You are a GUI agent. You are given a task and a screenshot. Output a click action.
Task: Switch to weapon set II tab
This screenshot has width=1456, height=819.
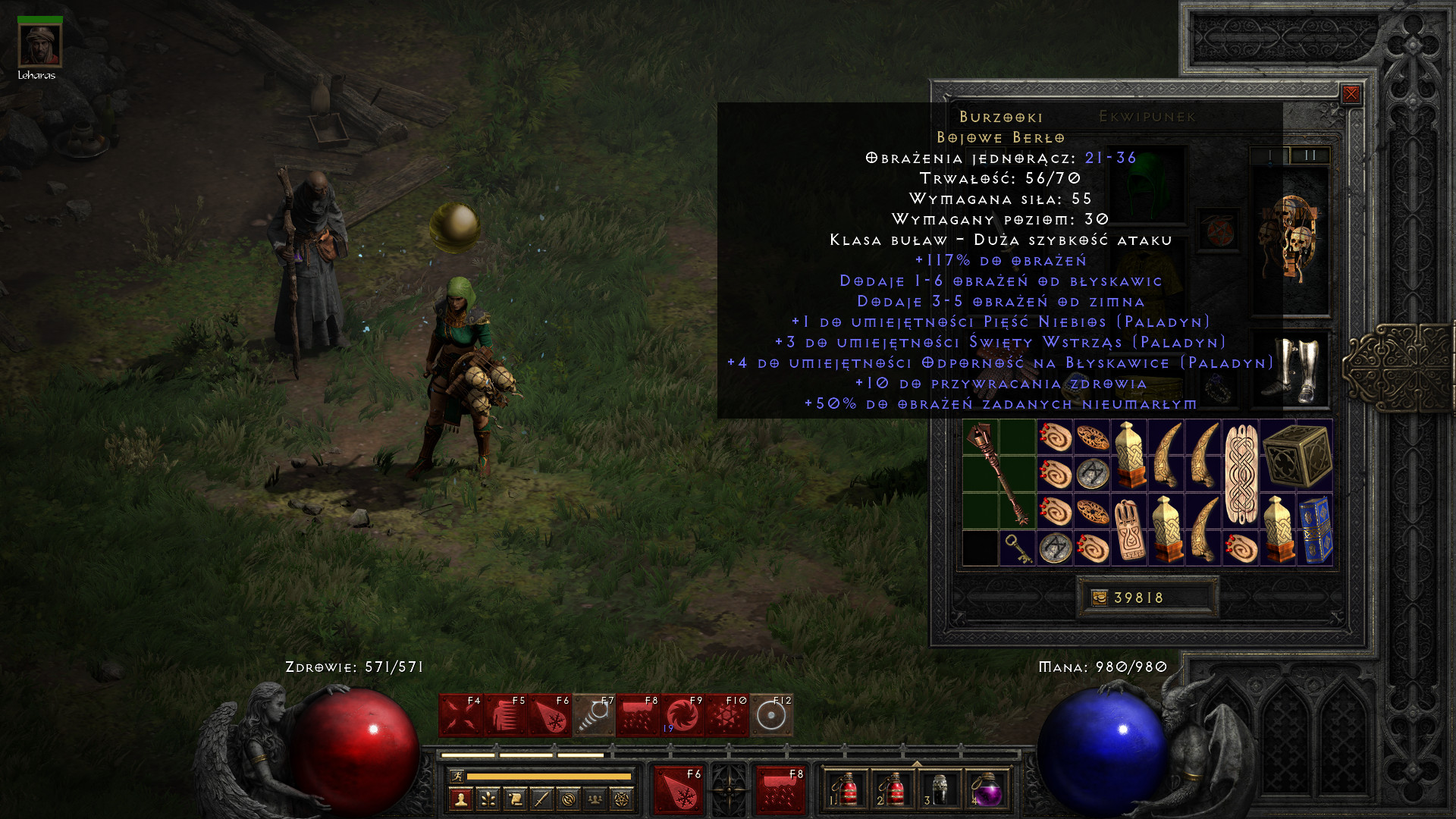coord(1310,155)
